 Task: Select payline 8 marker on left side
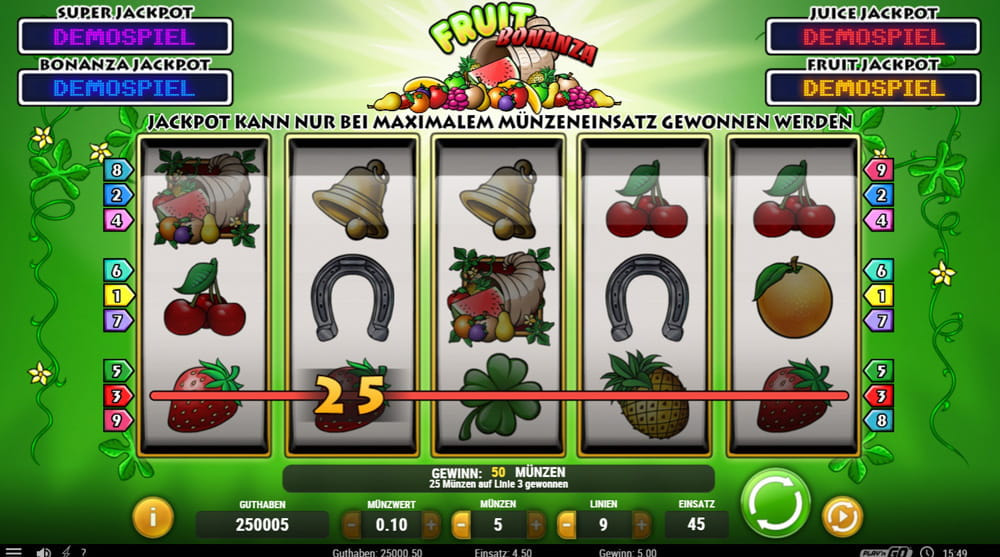116,170
